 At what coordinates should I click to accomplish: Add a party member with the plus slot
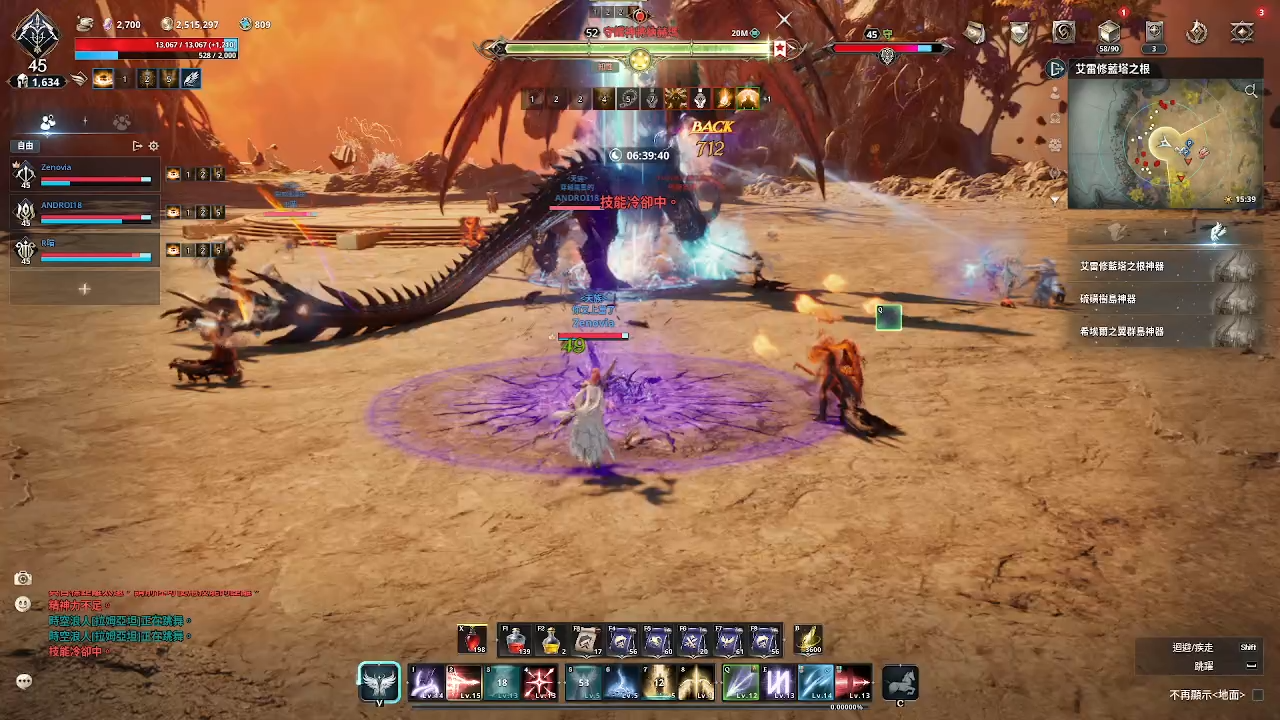[x=85, y=288]
